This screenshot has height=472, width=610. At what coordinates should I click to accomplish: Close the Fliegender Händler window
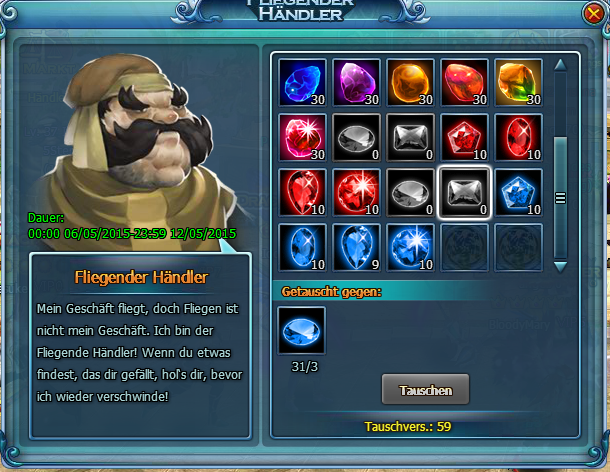coord(594,13)
